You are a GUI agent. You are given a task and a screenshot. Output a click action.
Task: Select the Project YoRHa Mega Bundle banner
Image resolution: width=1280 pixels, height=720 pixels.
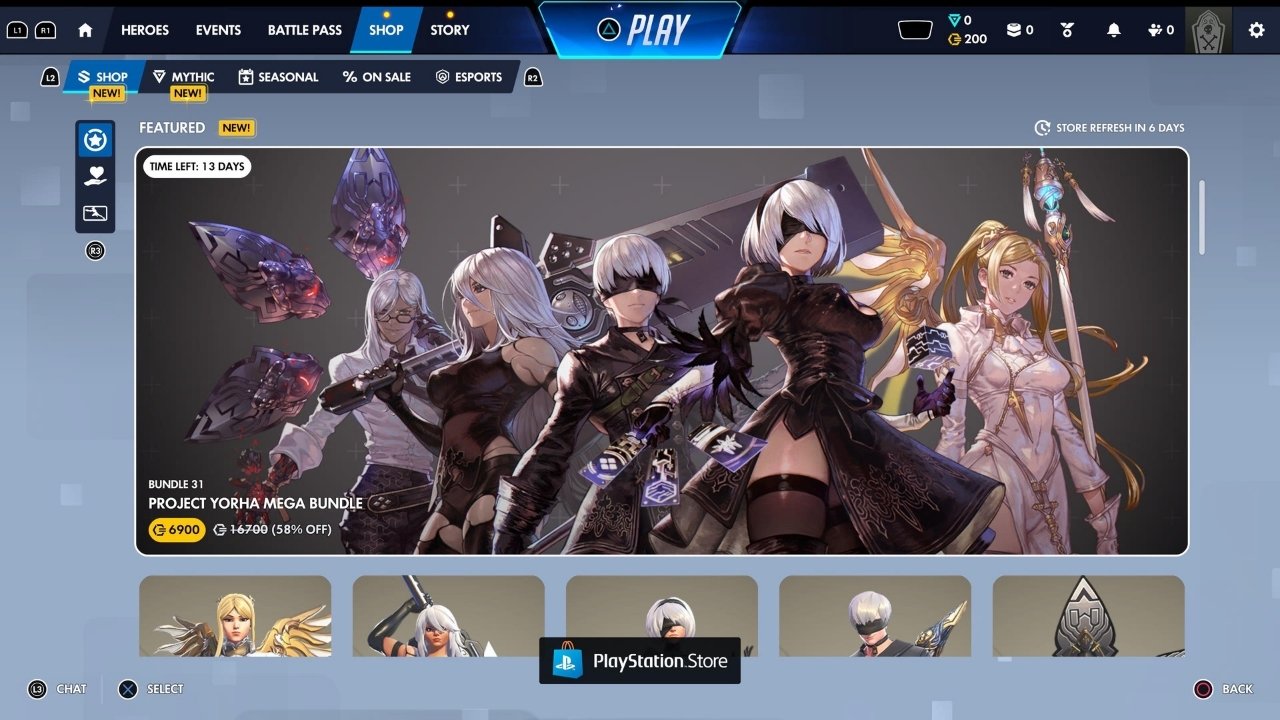coord(662,350)
